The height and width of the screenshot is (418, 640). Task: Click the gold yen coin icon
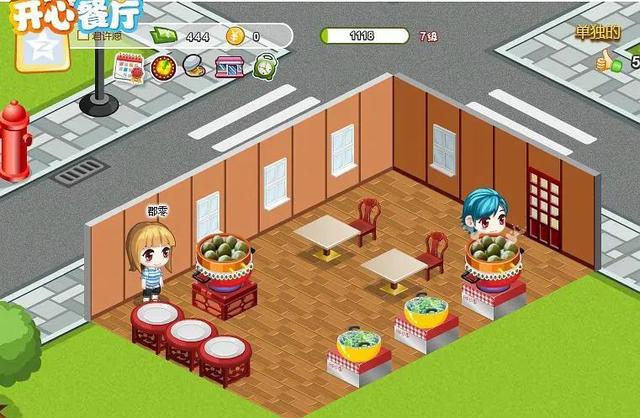pos(234,36)
